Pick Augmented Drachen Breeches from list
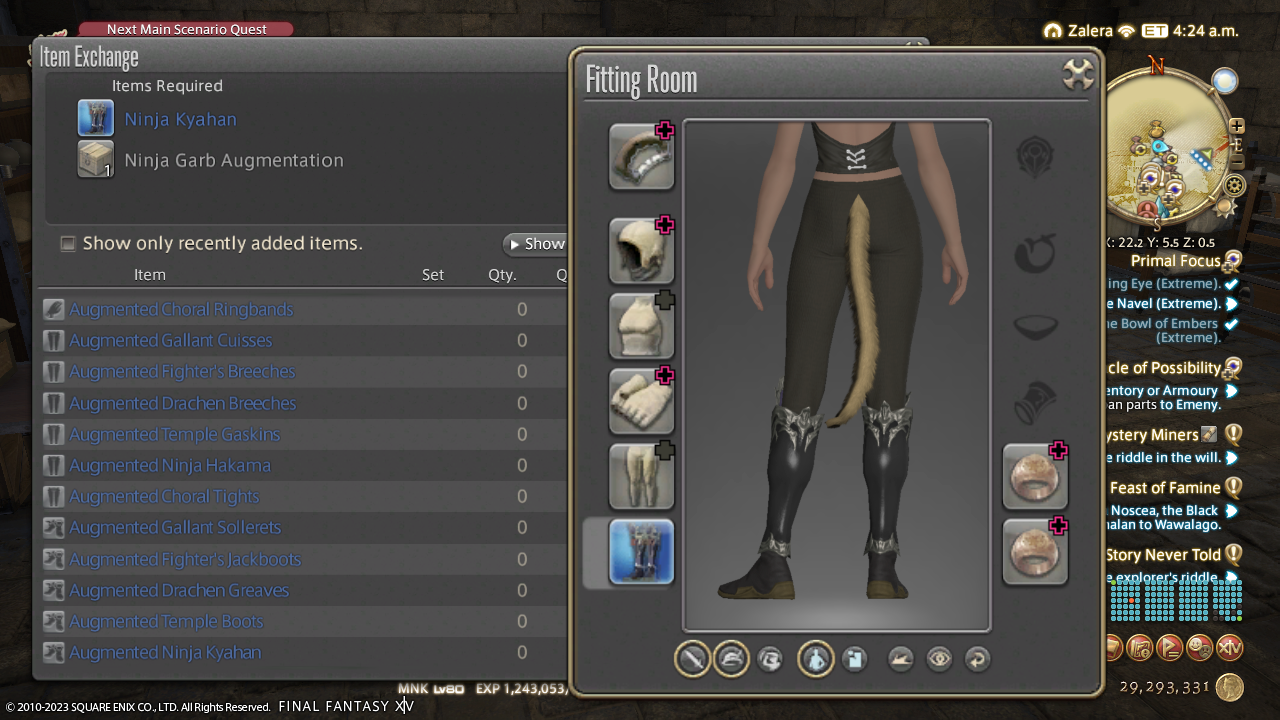1280x720 pixels. click(182, 403)
